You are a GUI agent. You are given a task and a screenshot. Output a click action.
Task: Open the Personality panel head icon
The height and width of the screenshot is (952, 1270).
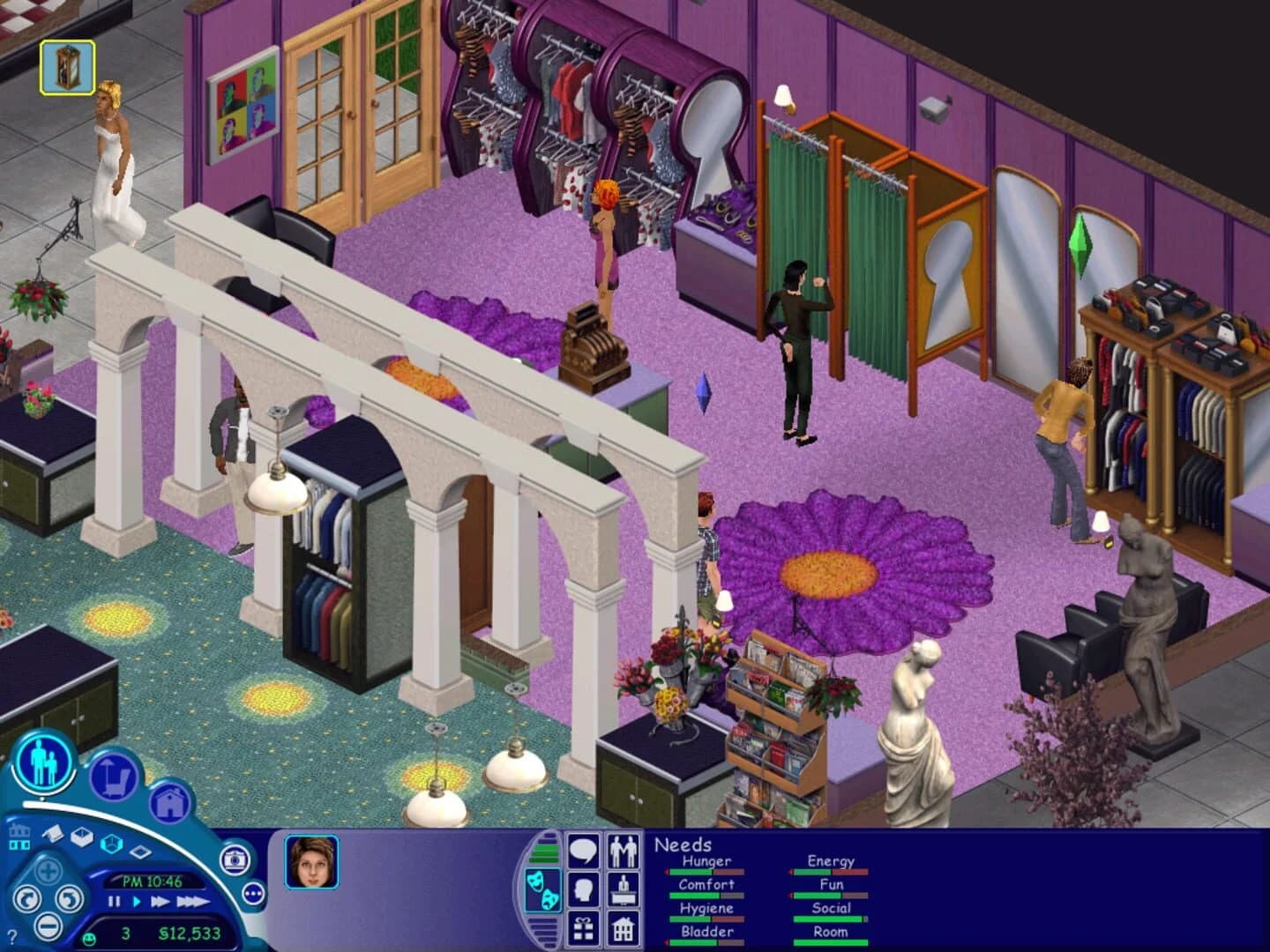[583, 889]
